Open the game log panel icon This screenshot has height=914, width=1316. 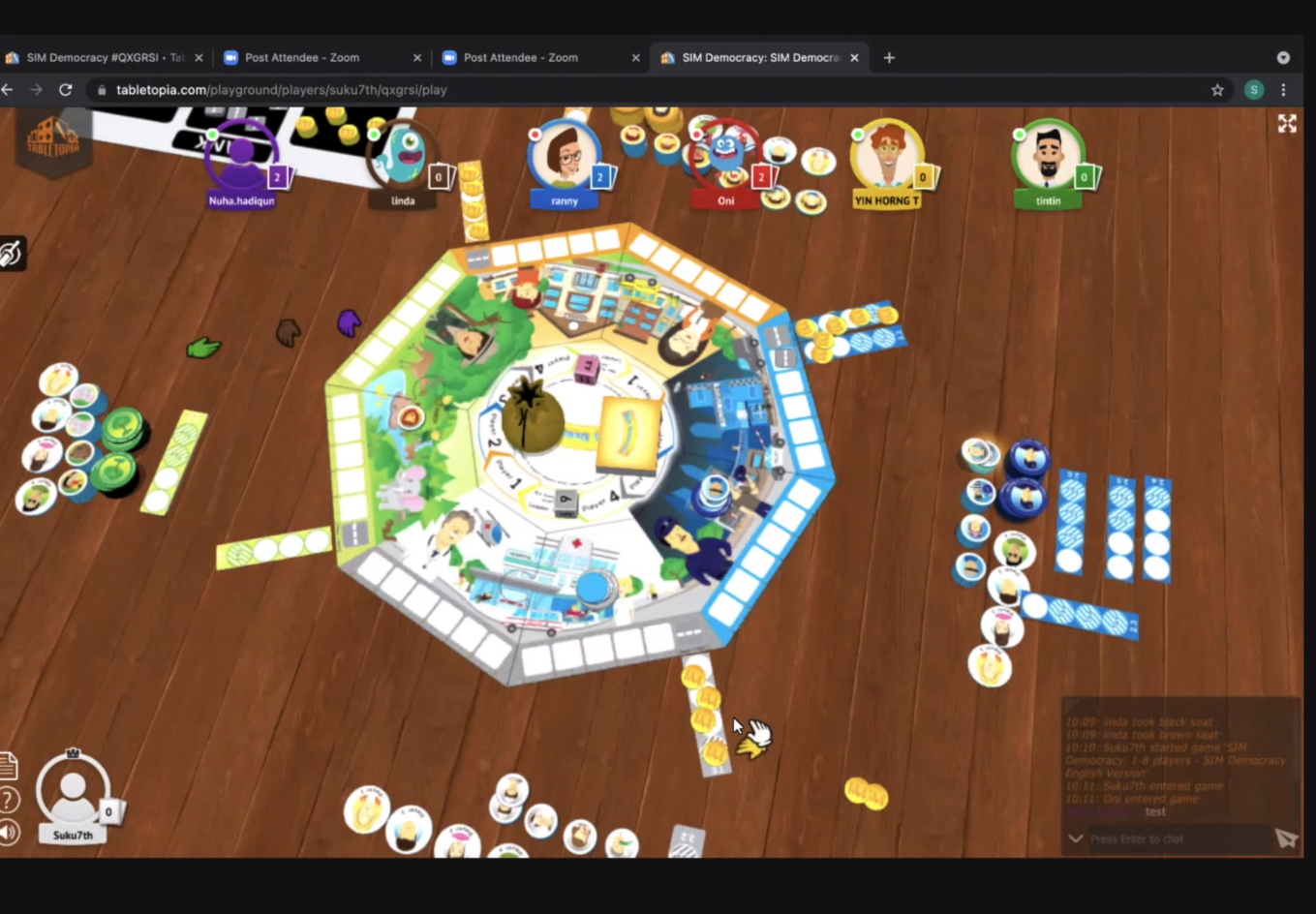(8, 765)
